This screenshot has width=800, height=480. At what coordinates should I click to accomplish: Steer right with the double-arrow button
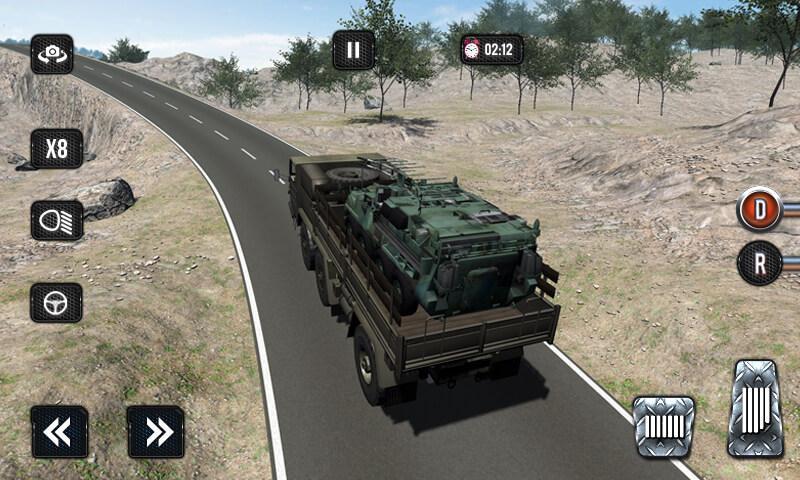click(x=156, y=431)
